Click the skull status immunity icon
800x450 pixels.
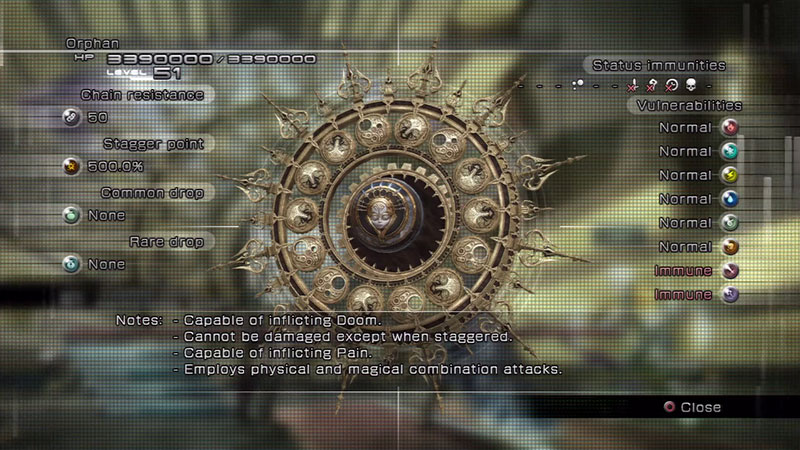pyautogui.click(x=690, y=85)
